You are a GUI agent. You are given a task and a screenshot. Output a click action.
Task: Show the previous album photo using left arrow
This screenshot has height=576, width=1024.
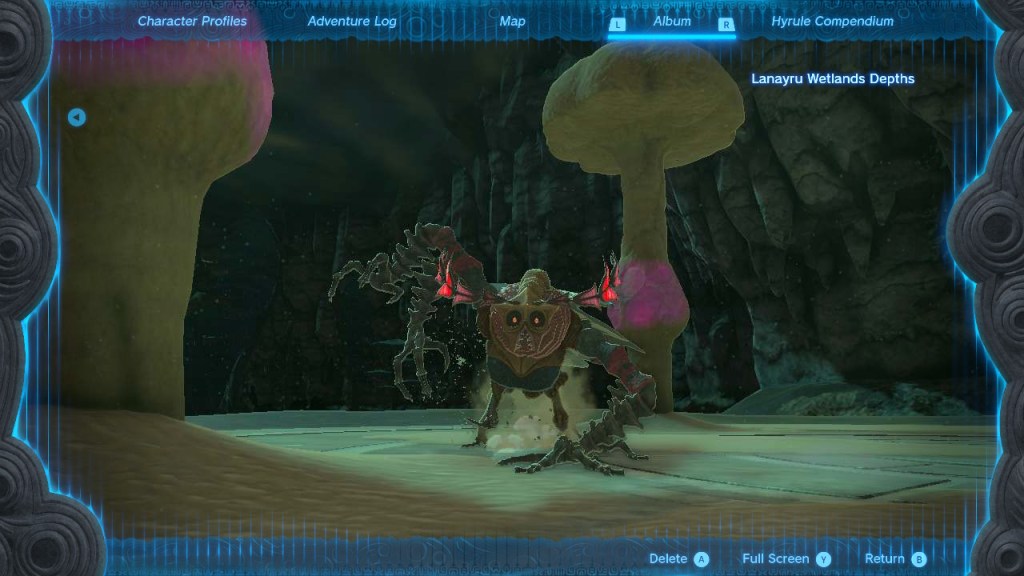coord(77,118)
